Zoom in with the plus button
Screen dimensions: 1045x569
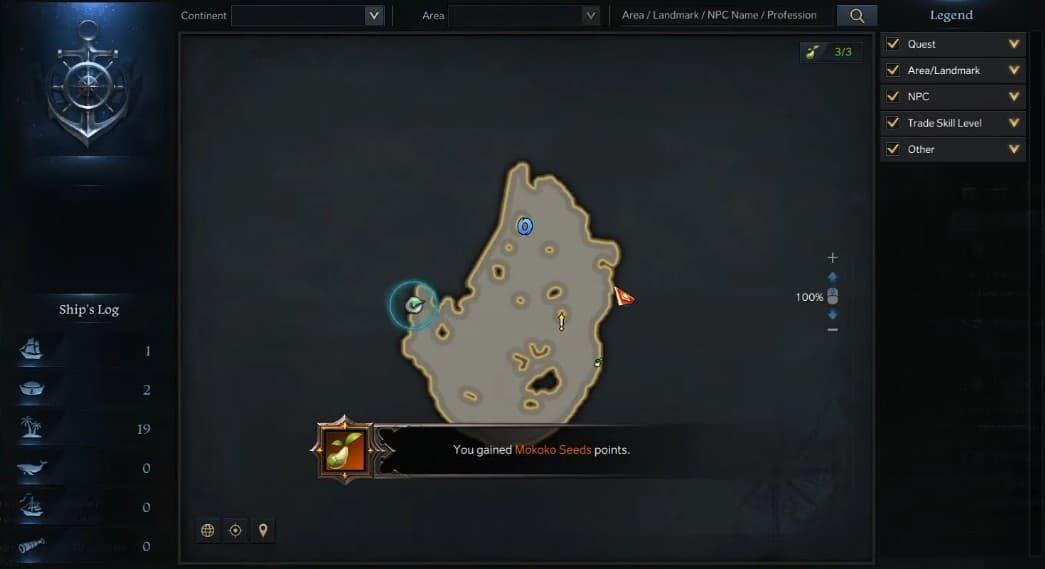[833, 258]
